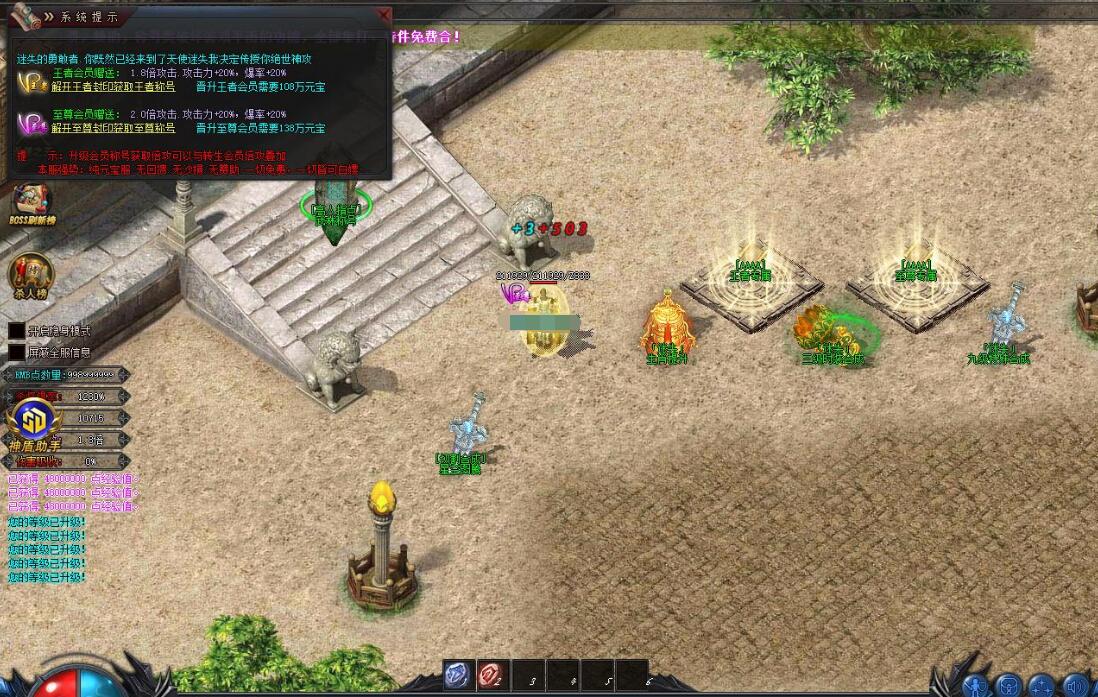
Task: Tick the 屏蔽全服信息 checkbox
Action: click(17, 352)
